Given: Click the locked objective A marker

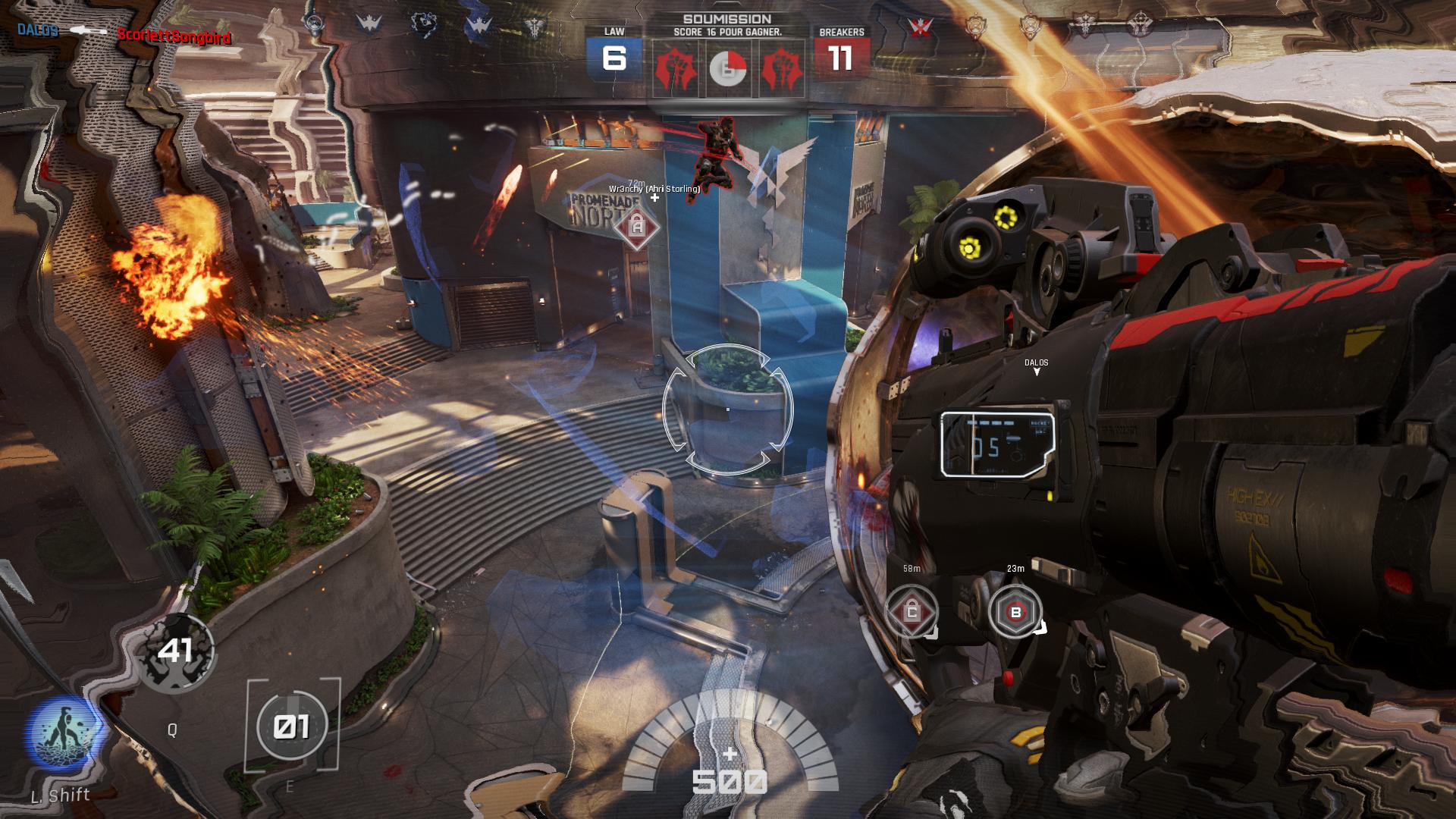Looking at the screenshot, I should pyautogui.click(x=637, y=226).
